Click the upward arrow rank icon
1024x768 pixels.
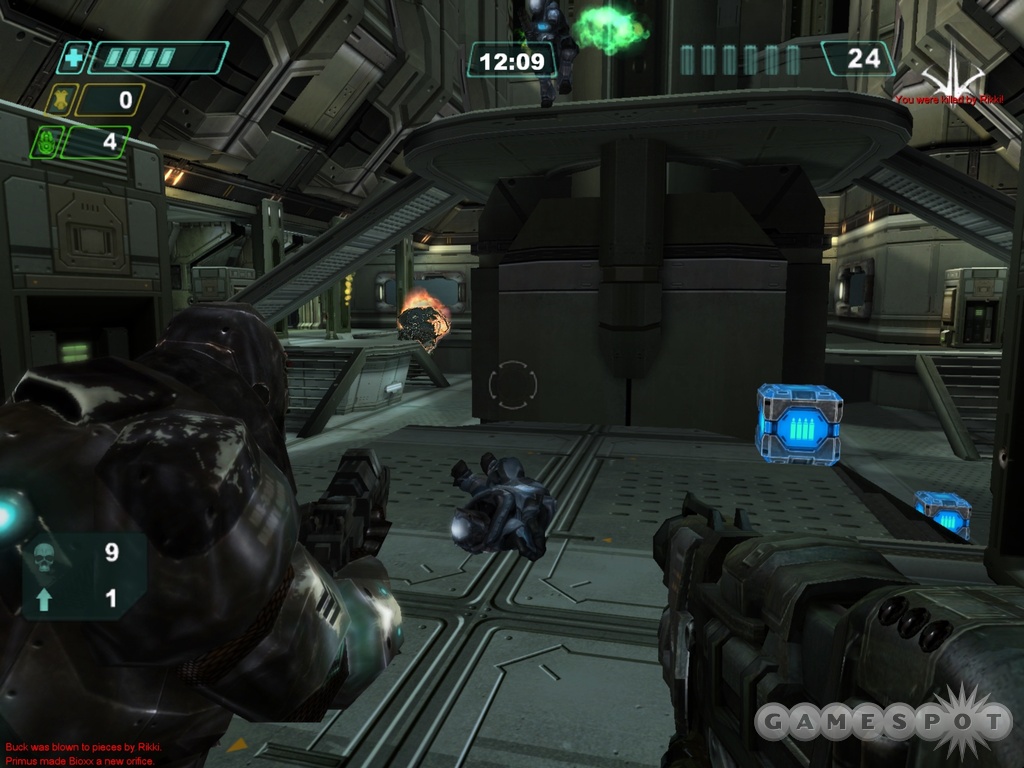click(x=43, y=599)
